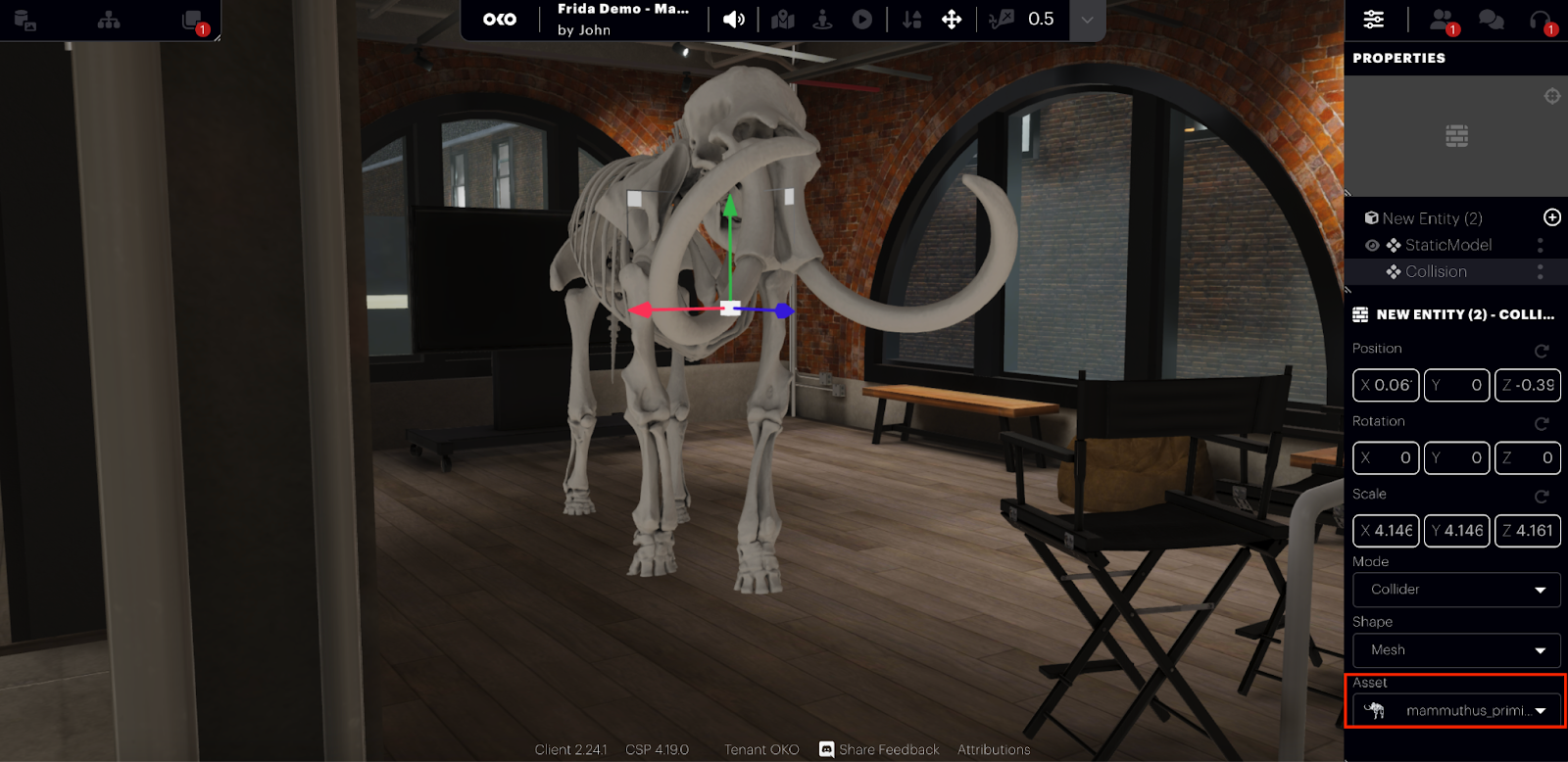This screenshot has width=1568, height=762.
Task: Click the OKO logo
Action: click(500, 20)
